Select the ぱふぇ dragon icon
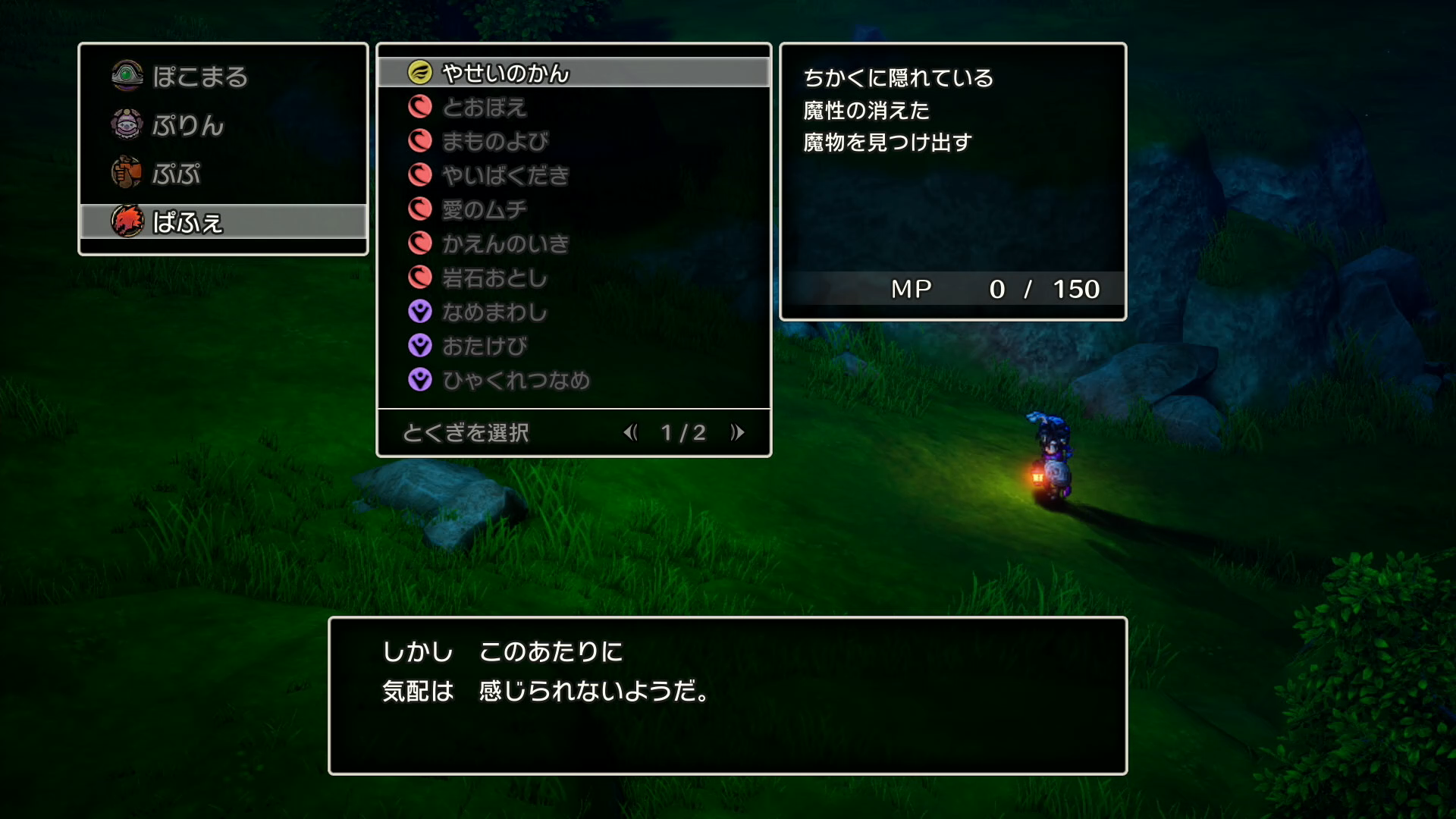 (x=126, y=222)
